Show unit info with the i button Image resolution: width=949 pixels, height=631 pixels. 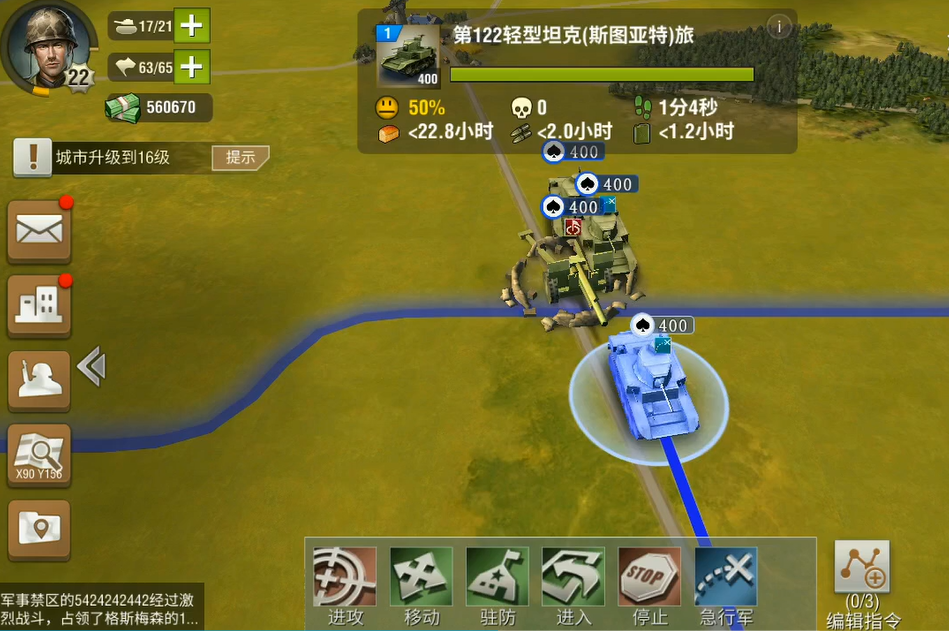point(778,27)
